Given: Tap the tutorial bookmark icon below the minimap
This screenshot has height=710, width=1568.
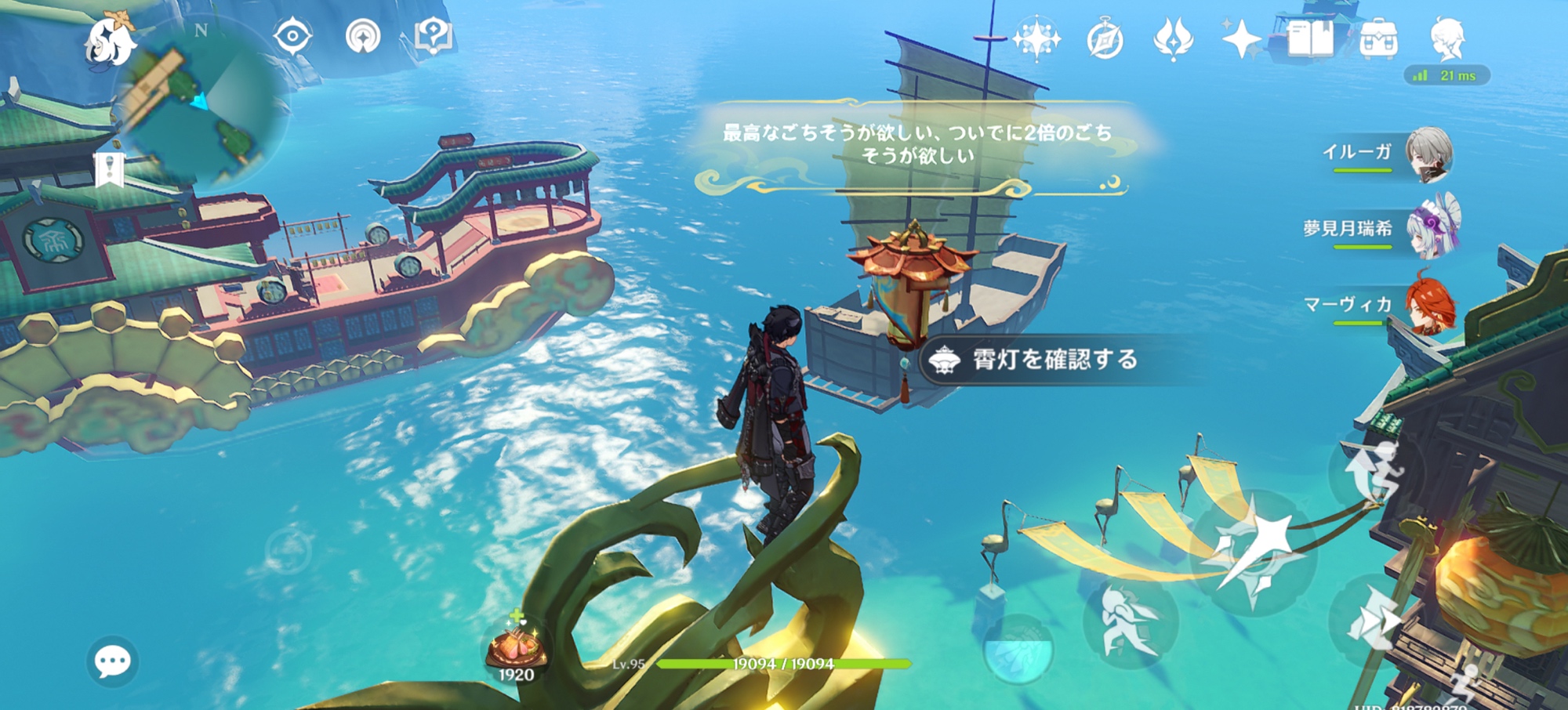Looking at the screenshot, I should coord(110,169).
